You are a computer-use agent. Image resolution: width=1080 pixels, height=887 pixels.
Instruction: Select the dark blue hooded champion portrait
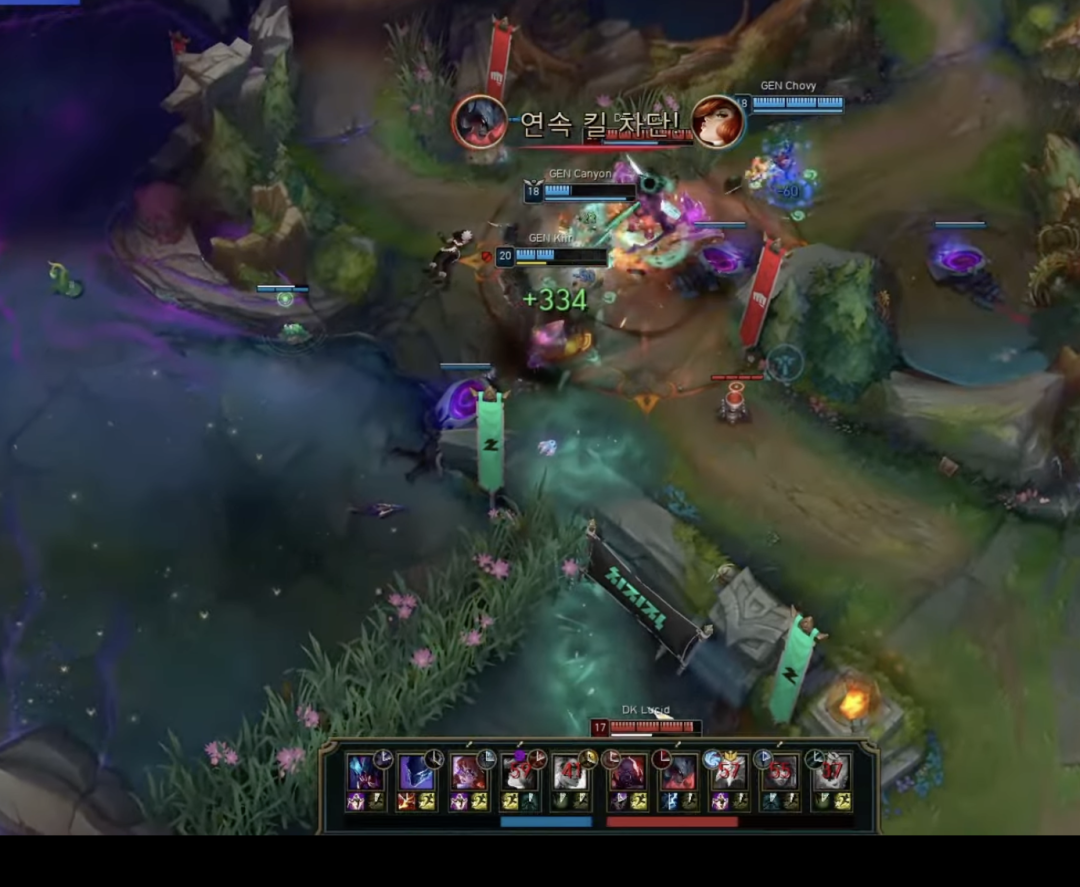[416, 772]
